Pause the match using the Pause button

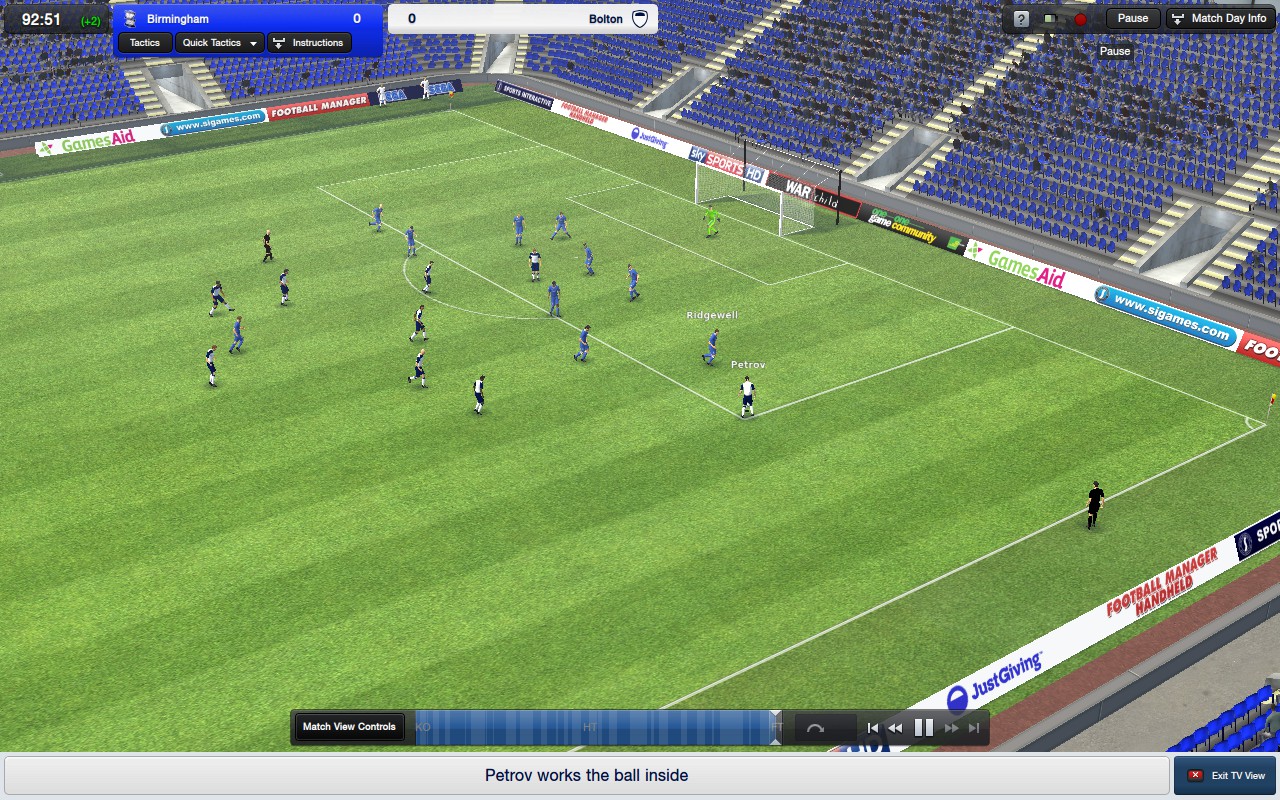[1132, 19]
